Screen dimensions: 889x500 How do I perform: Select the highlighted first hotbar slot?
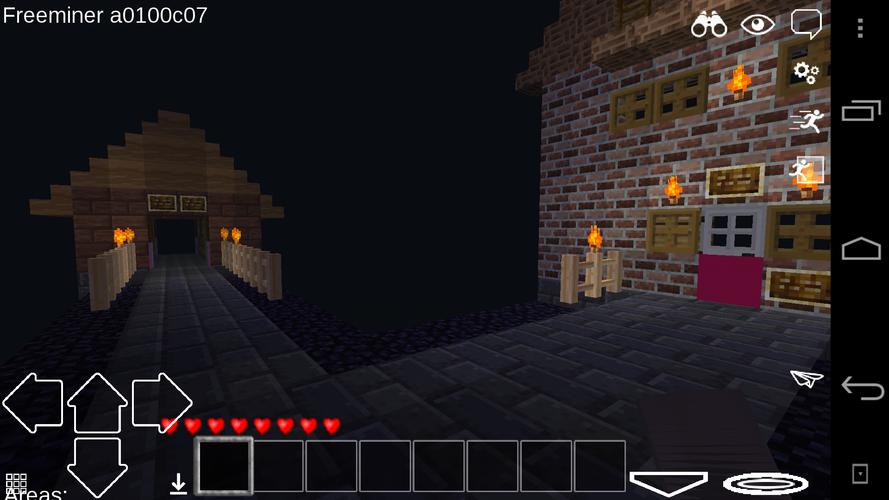click(224, 466)
